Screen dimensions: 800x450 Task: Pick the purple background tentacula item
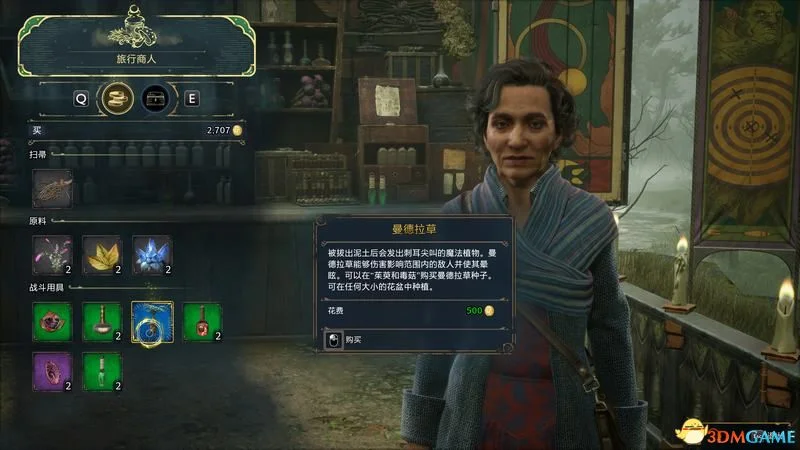[x=52, y=371]
